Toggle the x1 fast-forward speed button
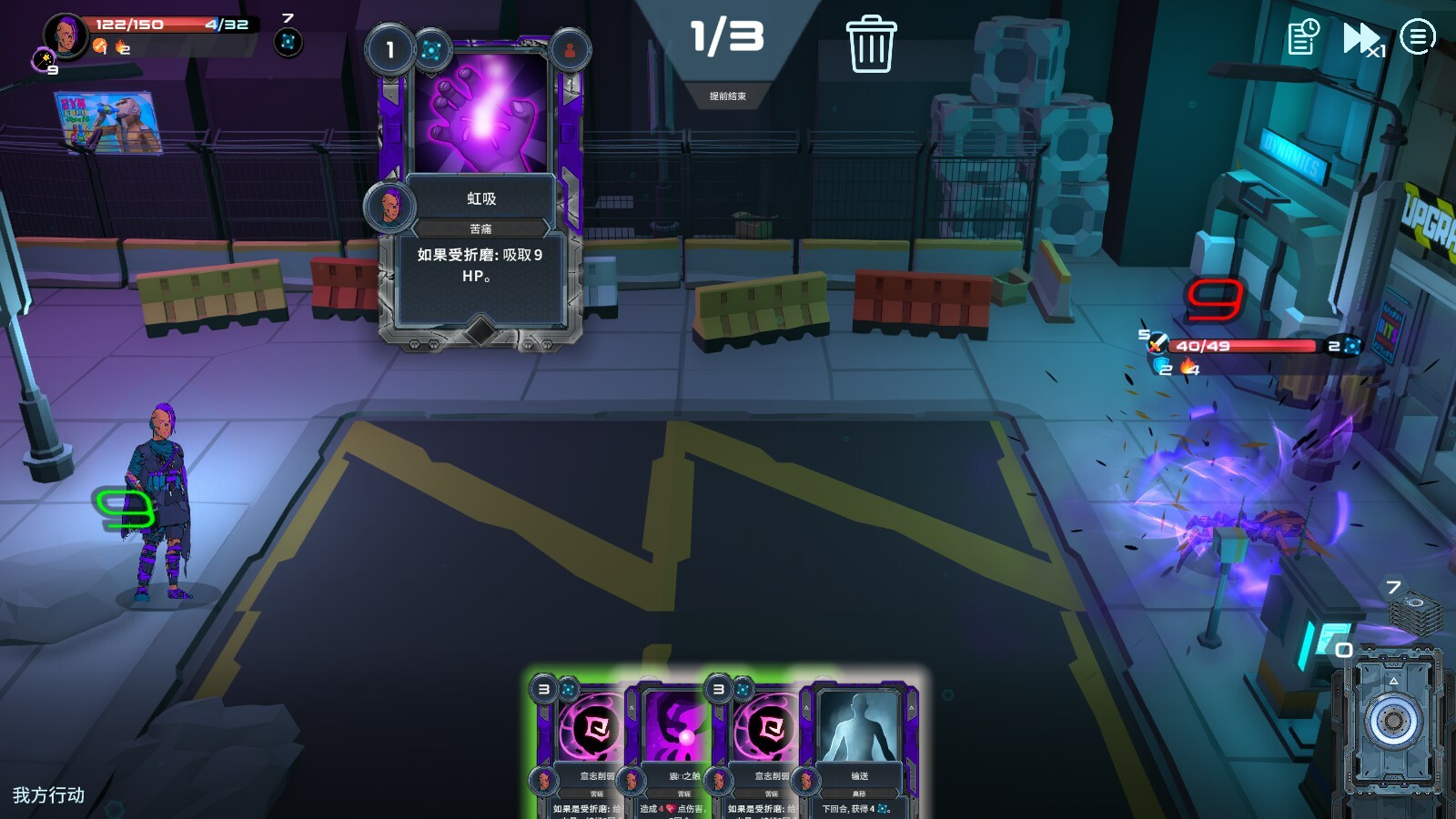Viewport: 1456px width, 819px height. 1362,39
